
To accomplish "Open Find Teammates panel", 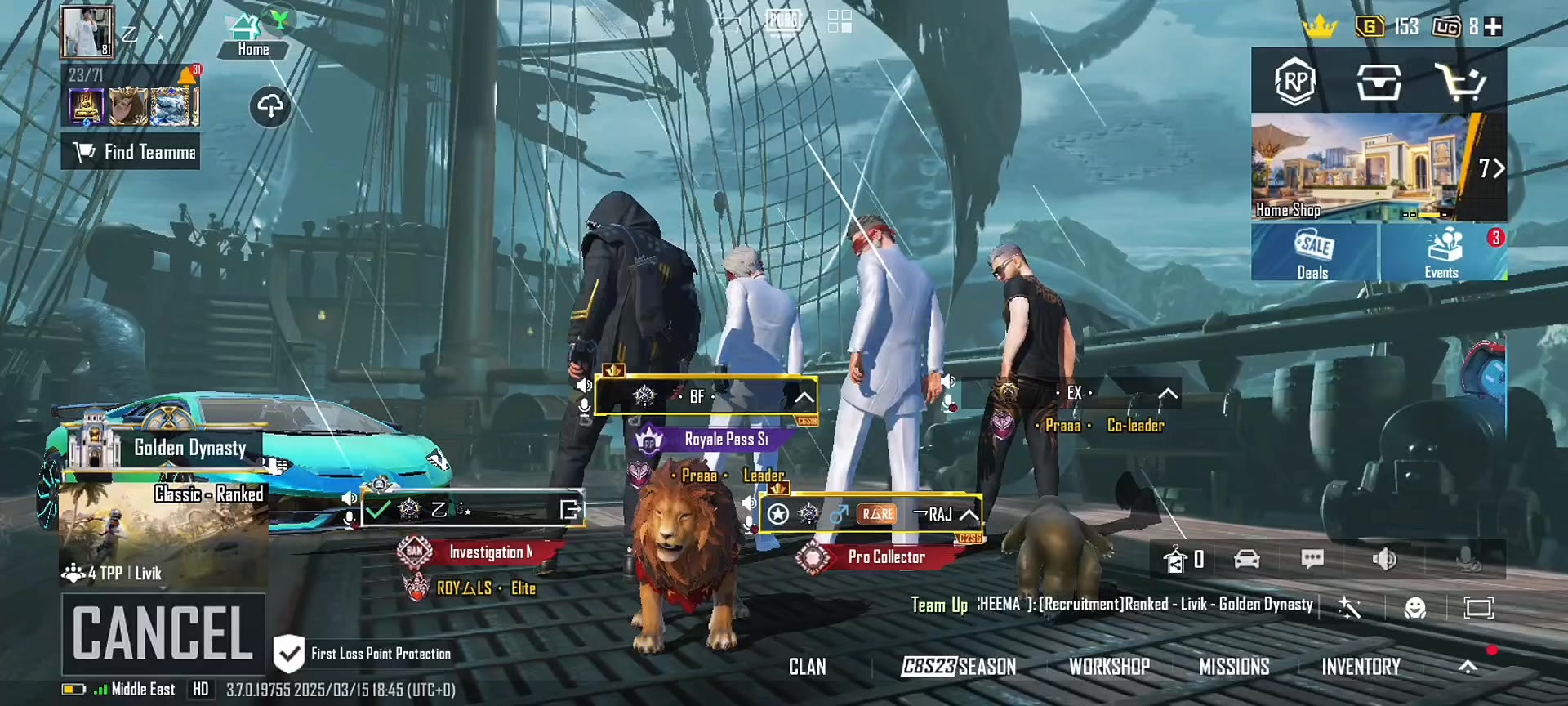I will 131,152.
